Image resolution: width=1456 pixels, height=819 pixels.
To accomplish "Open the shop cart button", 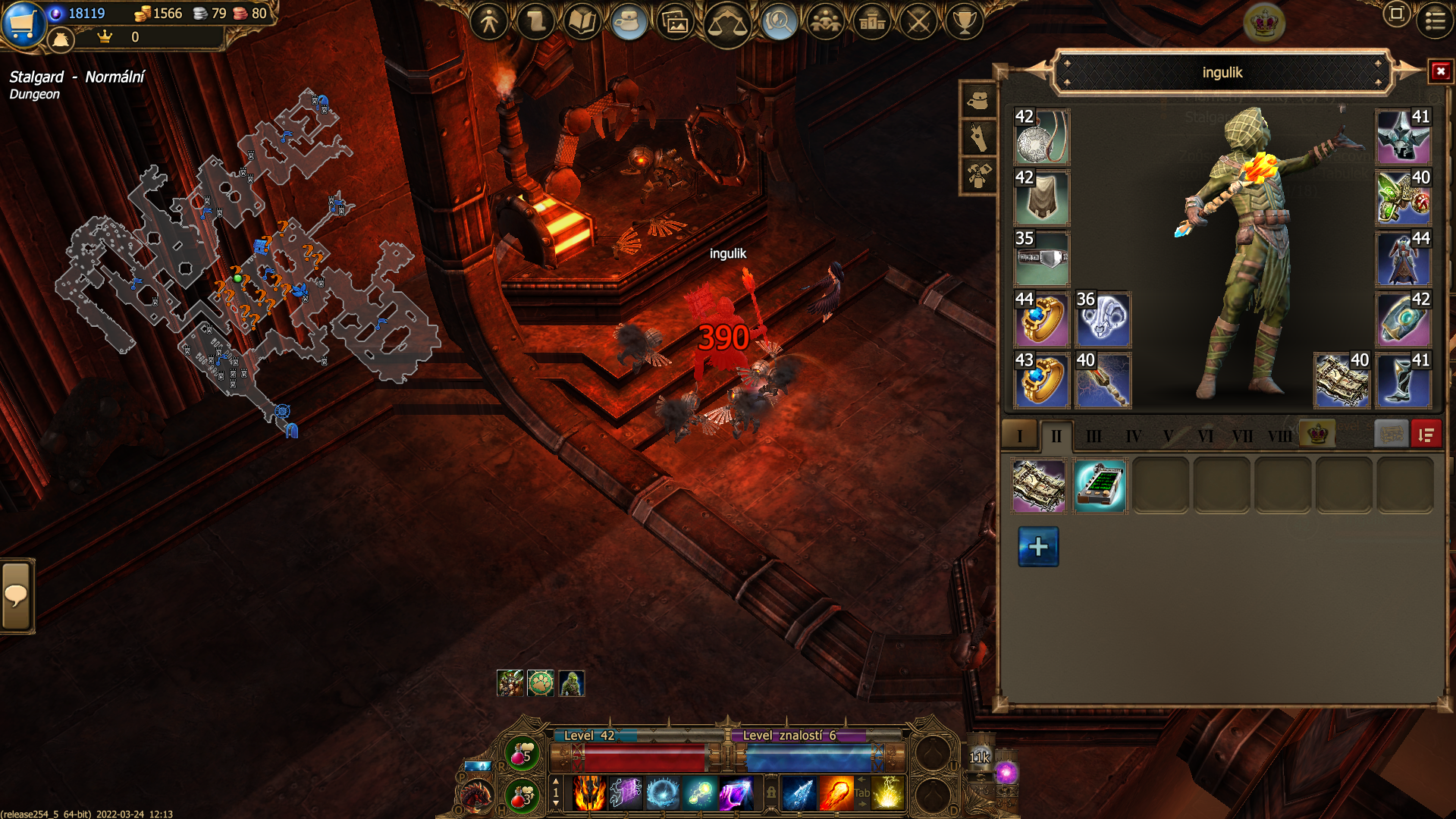I will point(23,23).
